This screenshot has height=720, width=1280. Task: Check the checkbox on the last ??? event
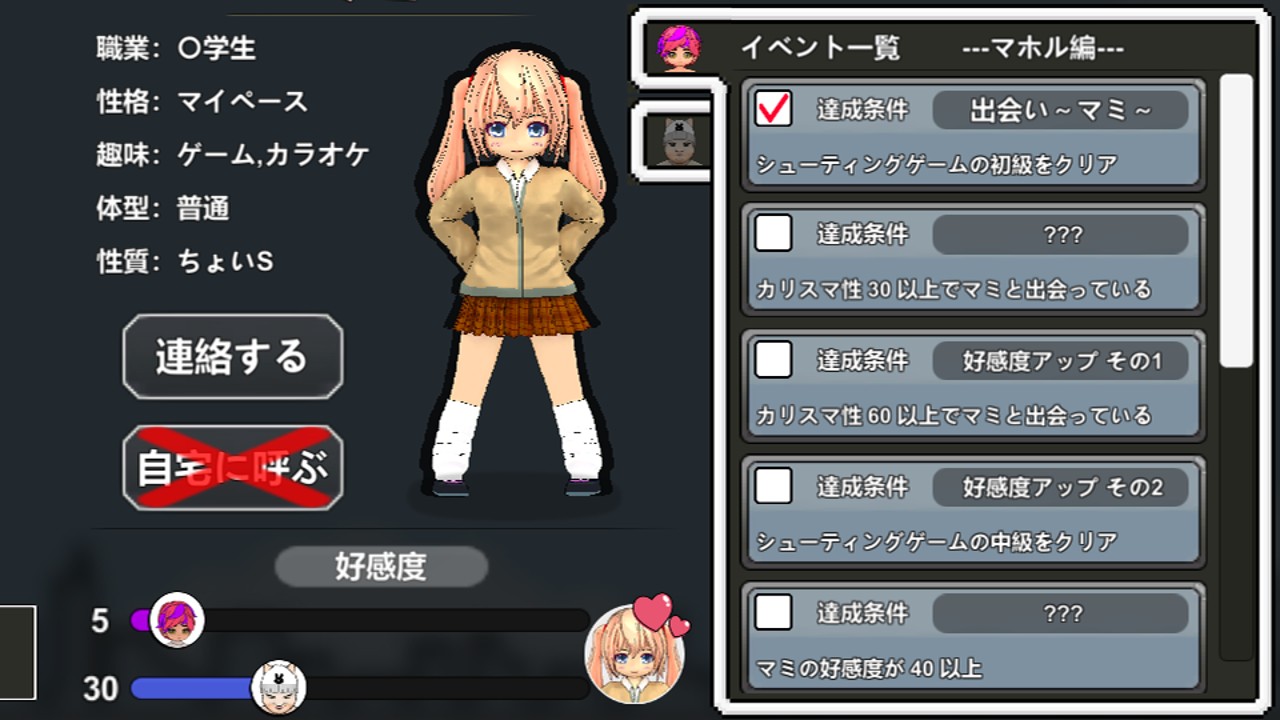click(772, 614)
